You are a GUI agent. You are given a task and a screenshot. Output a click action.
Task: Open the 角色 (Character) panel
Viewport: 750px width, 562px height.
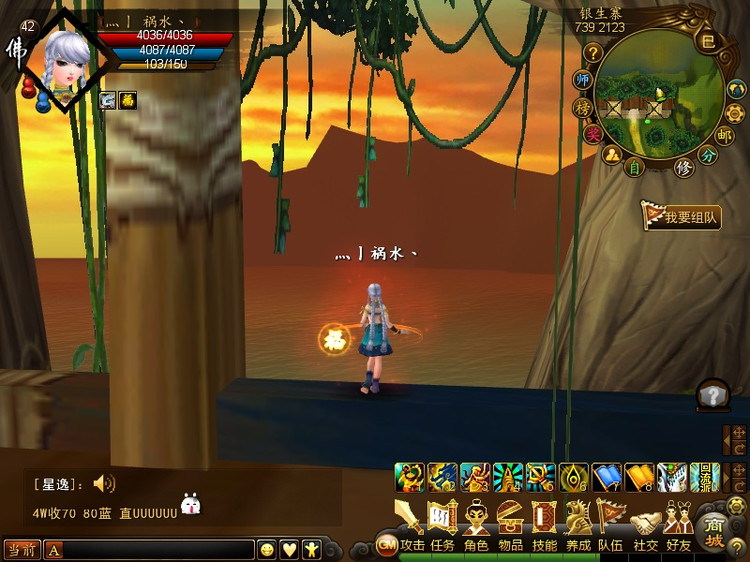click(x=476, y=523)
